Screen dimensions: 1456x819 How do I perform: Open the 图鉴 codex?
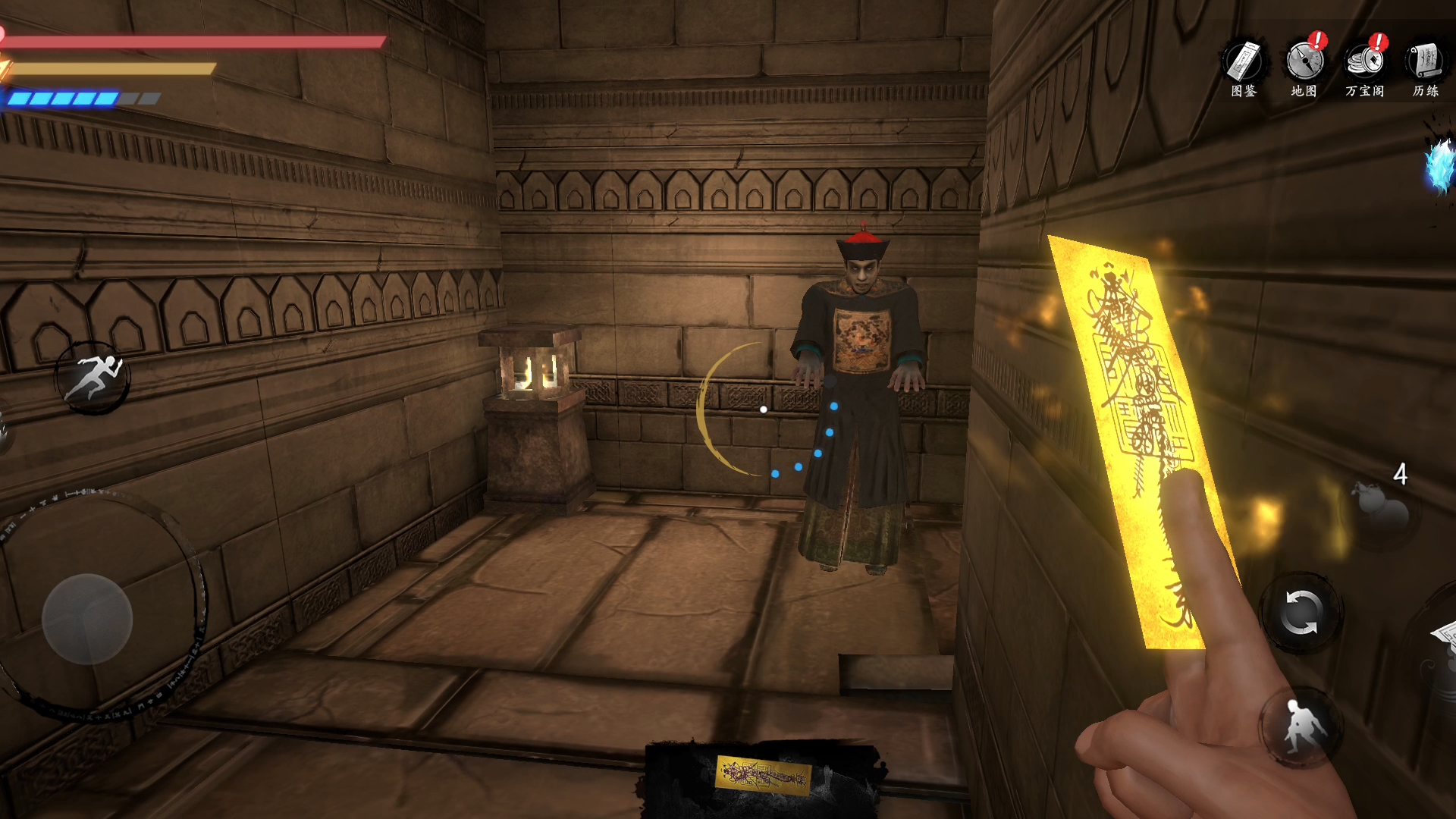click(x=1244, y=67)
